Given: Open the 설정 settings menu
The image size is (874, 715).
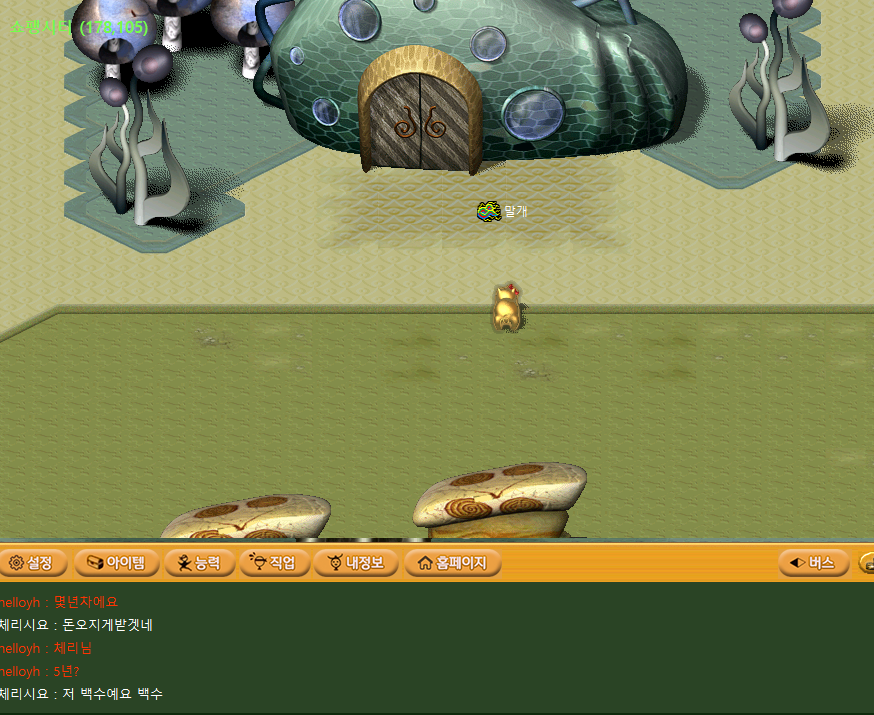Looking at the screenshot, I should pyautogui.click(x=32, y=563).
